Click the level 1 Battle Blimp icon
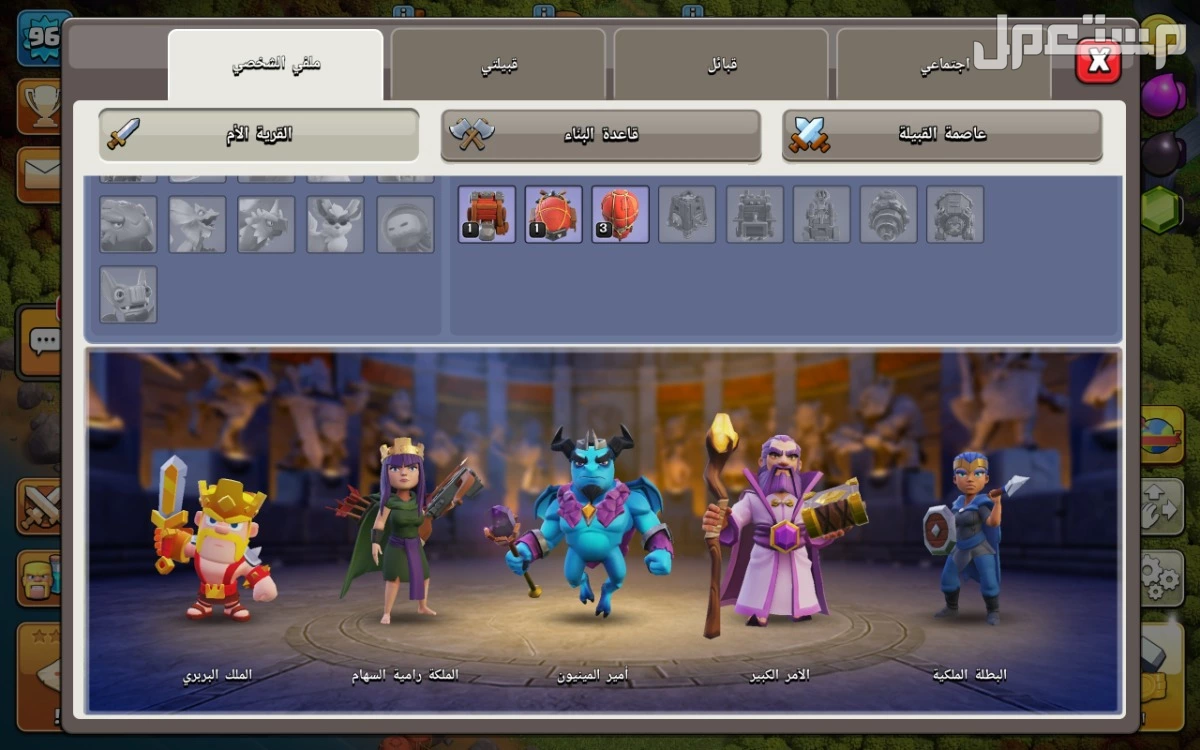 [x=554, y=214]
